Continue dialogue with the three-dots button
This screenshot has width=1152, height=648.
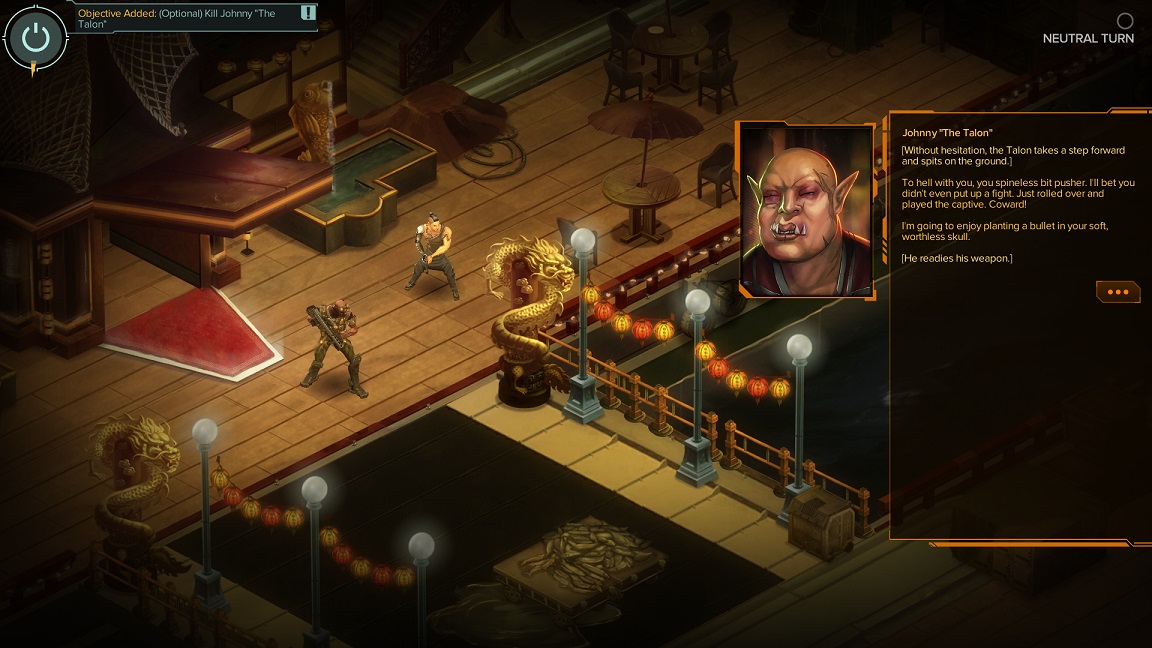coord(1117,292)
